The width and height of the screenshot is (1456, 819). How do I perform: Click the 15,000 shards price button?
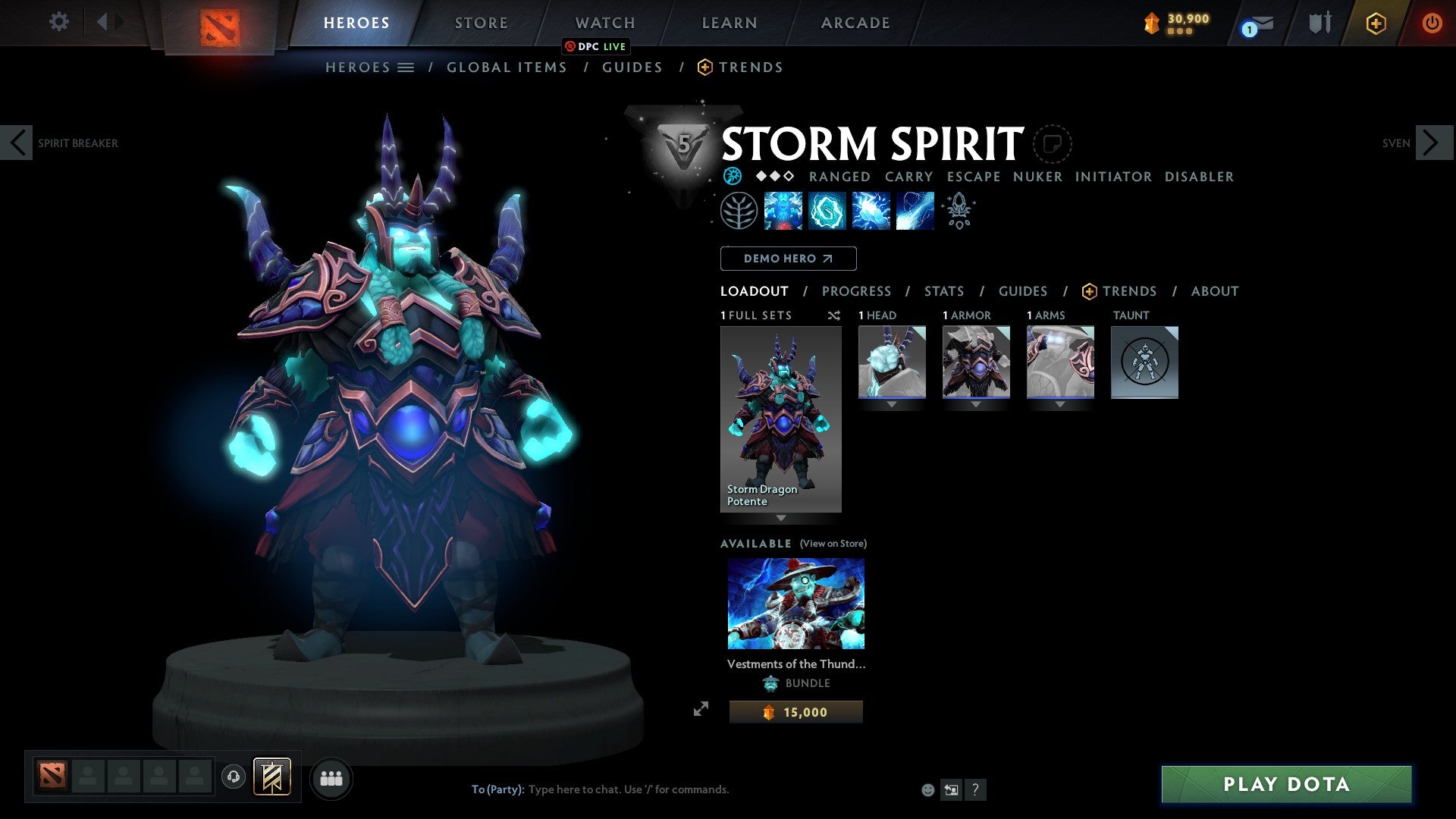[x=795, y=711]
